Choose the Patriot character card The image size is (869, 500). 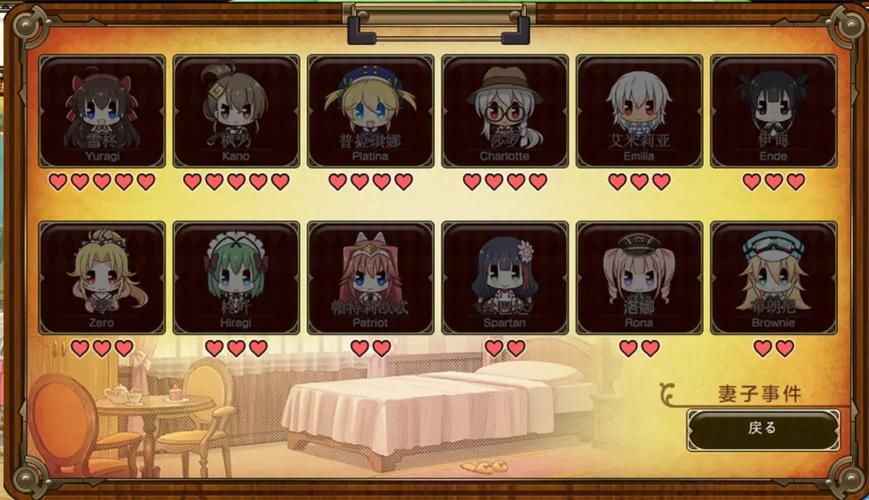pos(371,277)
